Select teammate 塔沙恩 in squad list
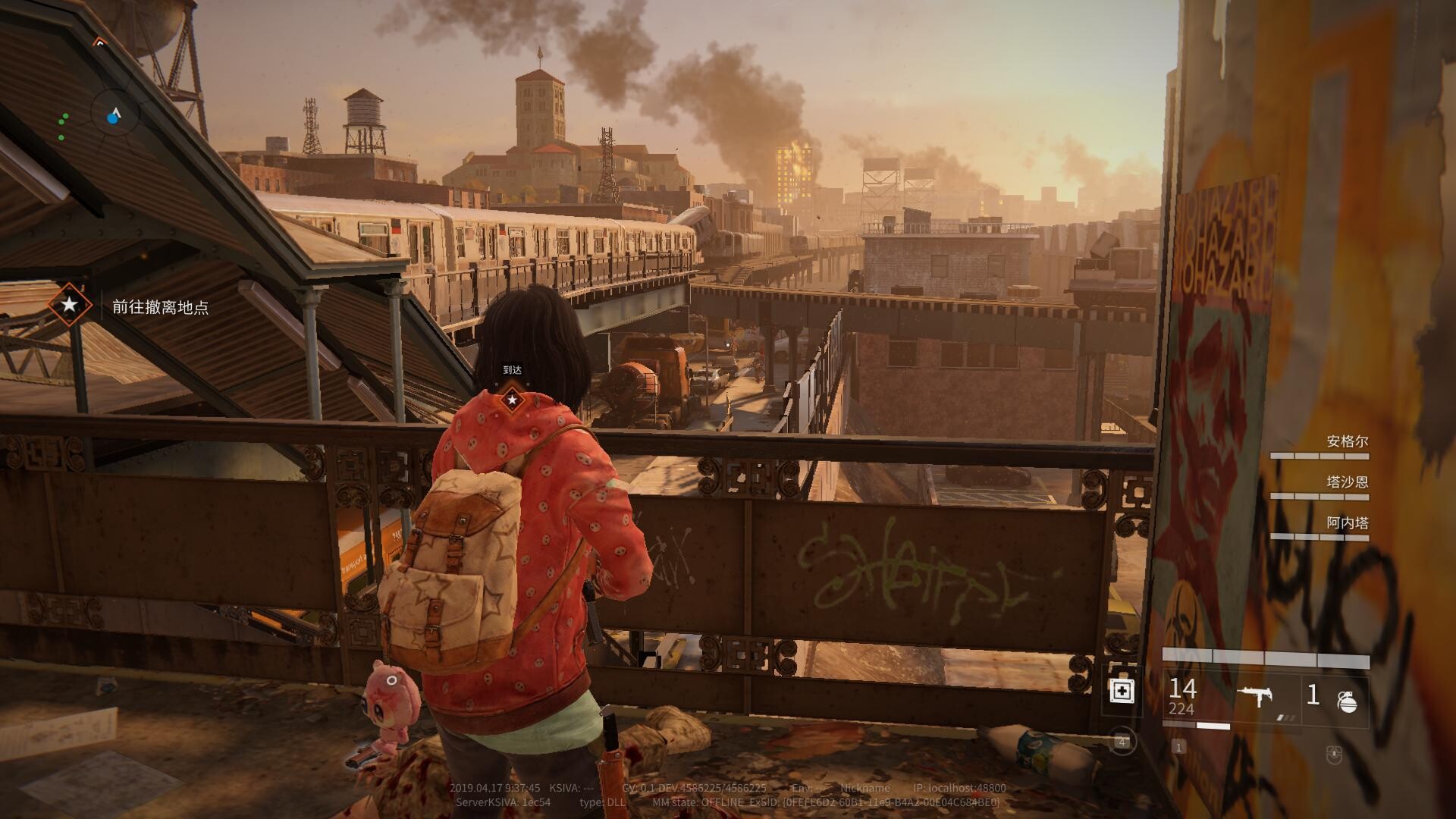 (x=1347, y=482)
